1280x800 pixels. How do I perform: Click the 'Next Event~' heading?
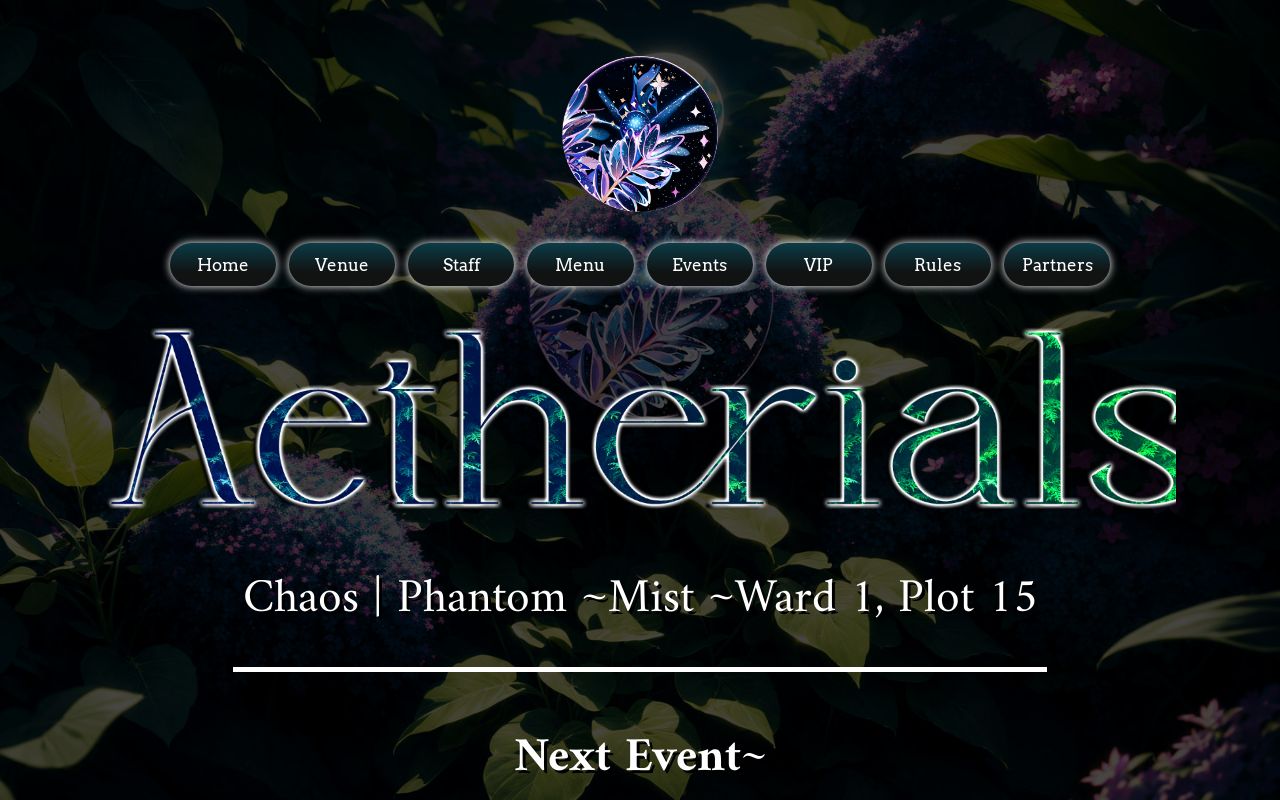(x=640, y=757)
